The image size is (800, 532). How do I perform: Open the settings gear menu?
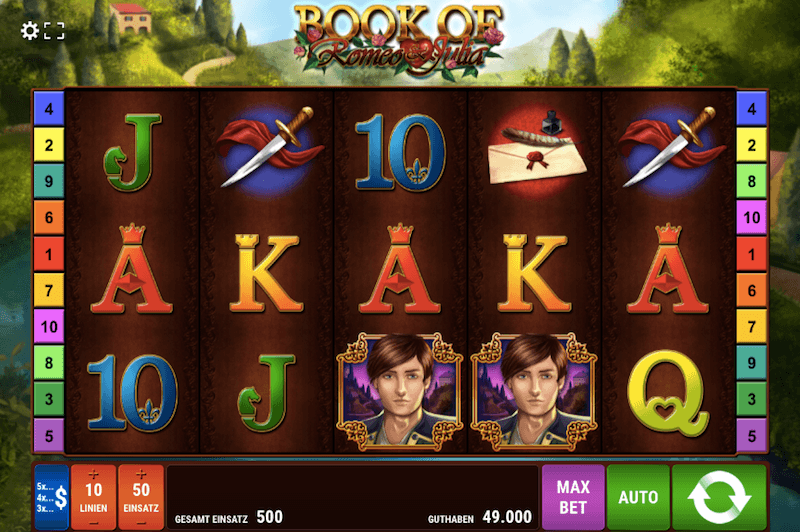[30, 31]
